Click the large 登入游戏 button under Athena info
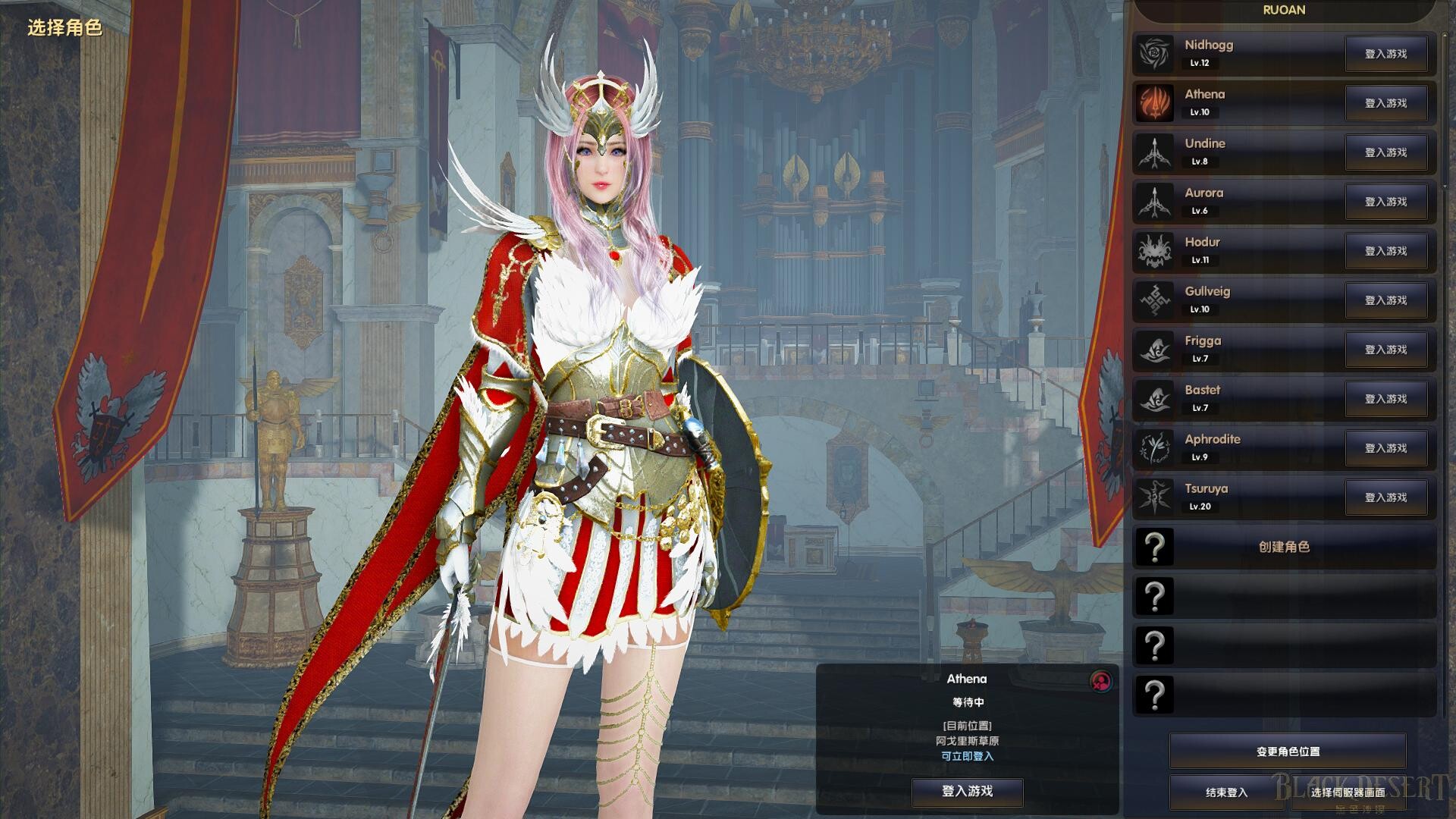The image size is (1456, 819). (967, 791)
